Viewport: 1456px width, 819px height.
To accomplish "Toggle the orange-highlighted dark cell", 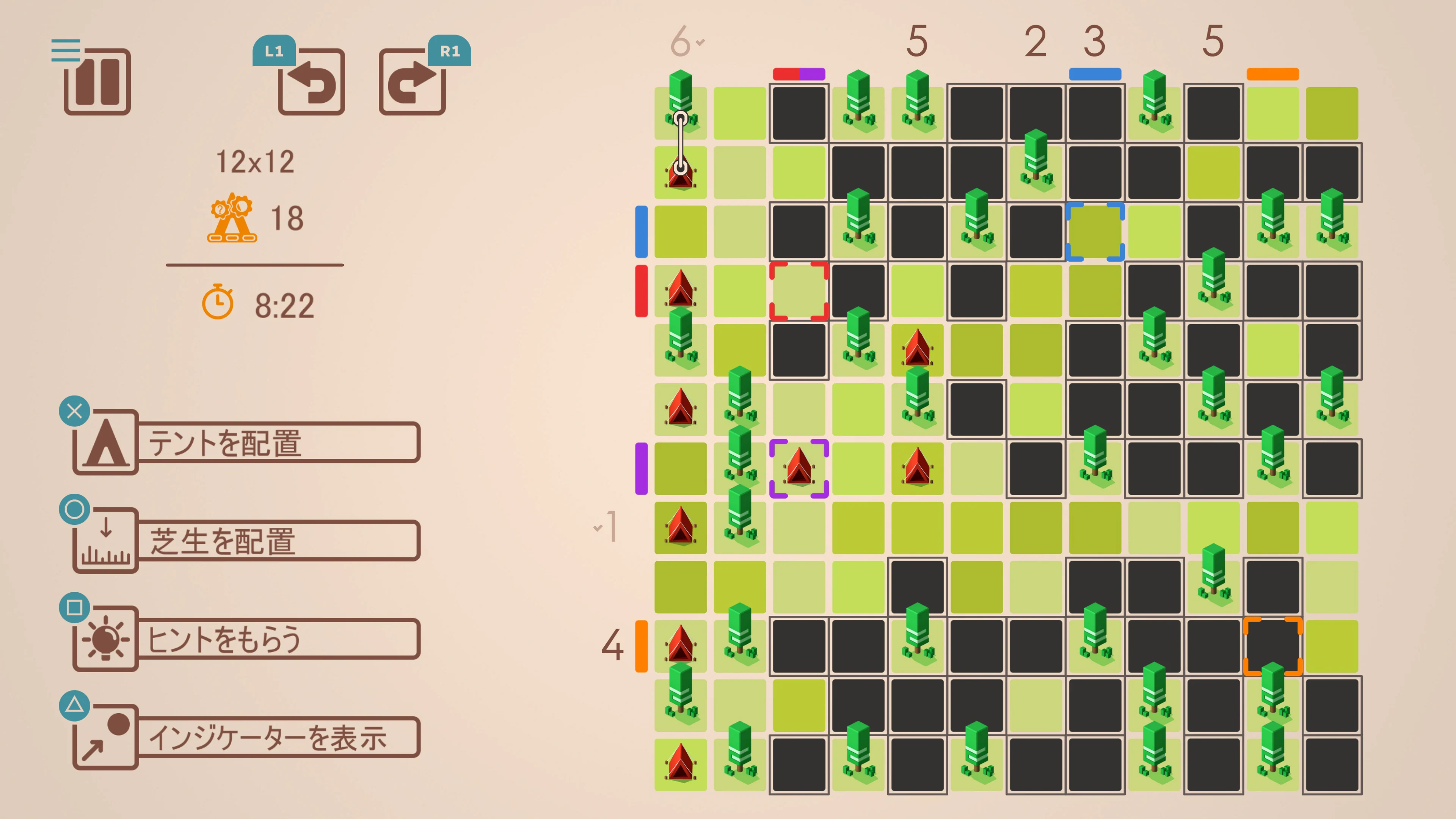I will [x=1273, y=646].
